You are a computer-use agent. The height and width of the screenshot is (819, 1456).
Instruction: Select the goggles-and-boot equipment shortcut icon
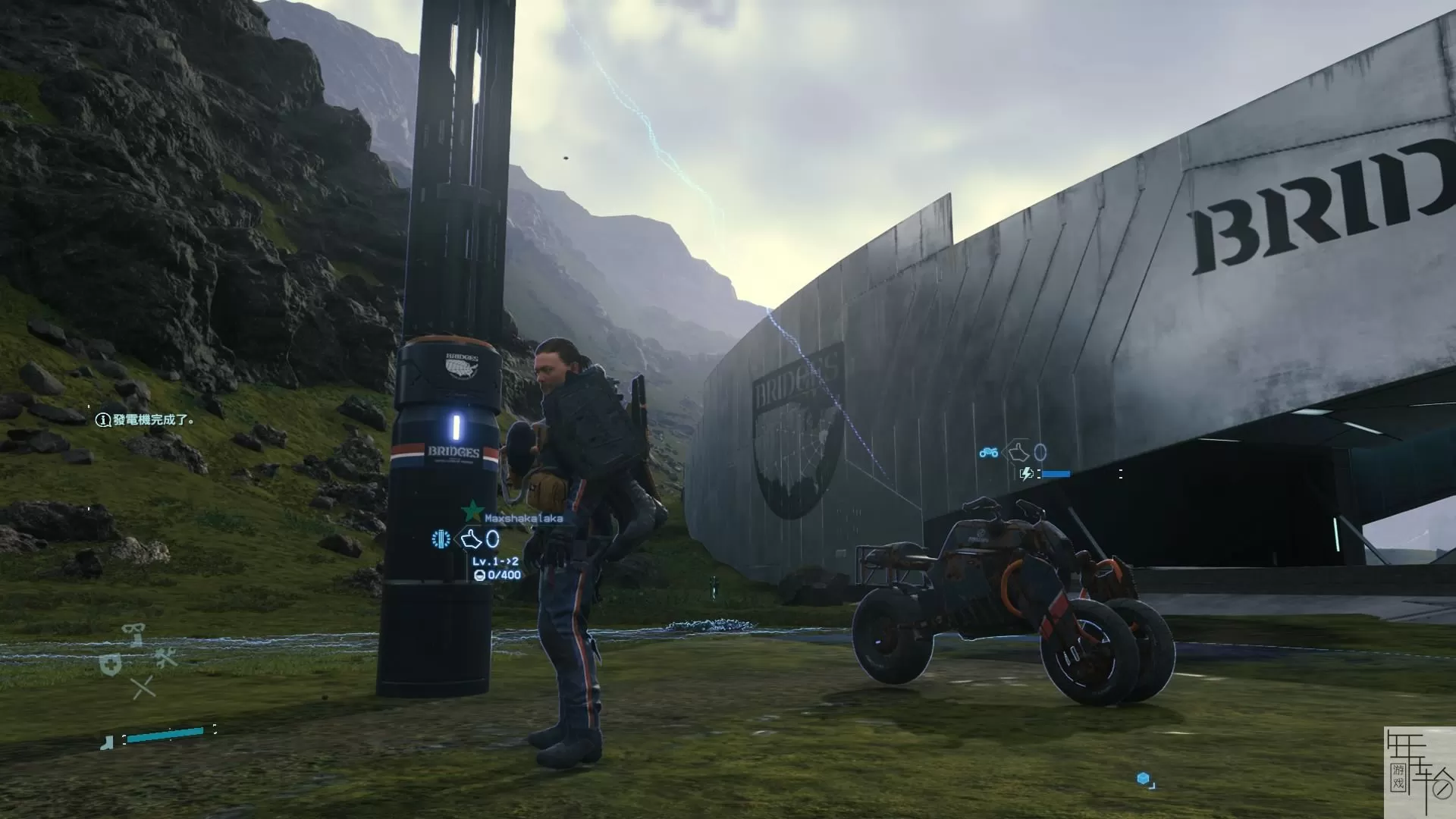pos(135,634)
